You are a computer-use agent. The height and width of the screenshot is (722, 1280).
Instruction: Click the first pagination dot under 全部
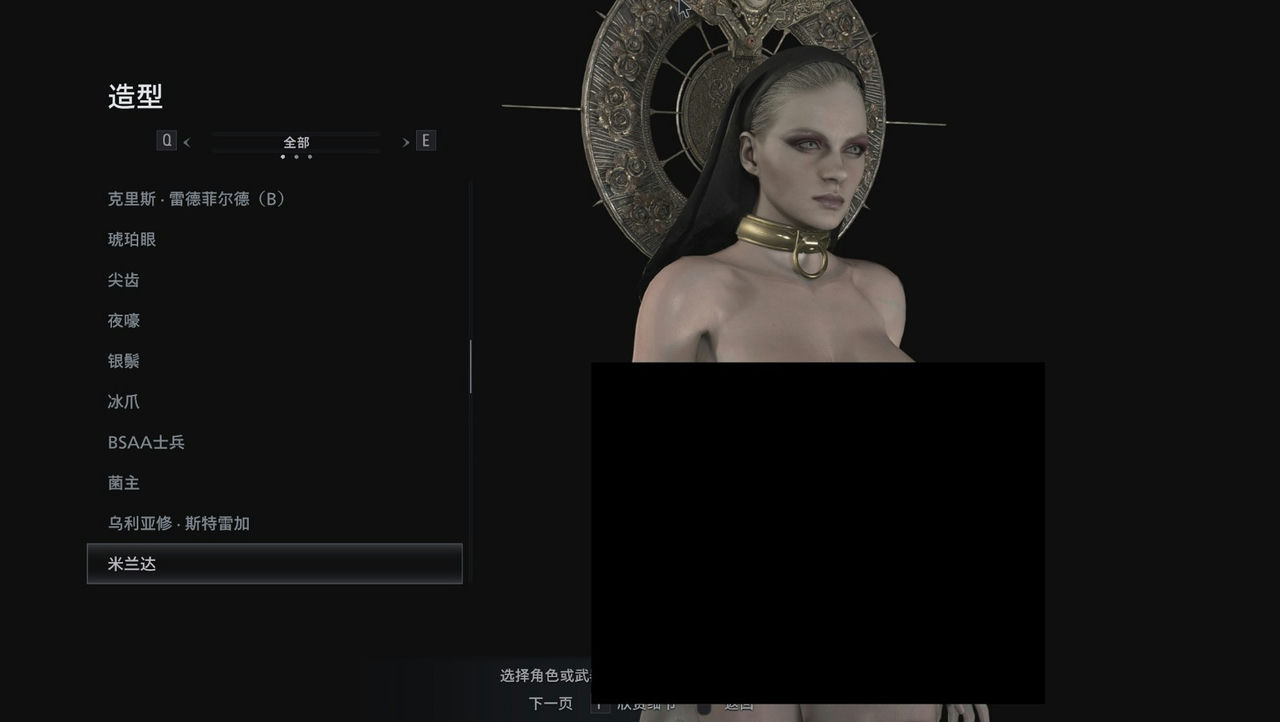coord(282,158)
